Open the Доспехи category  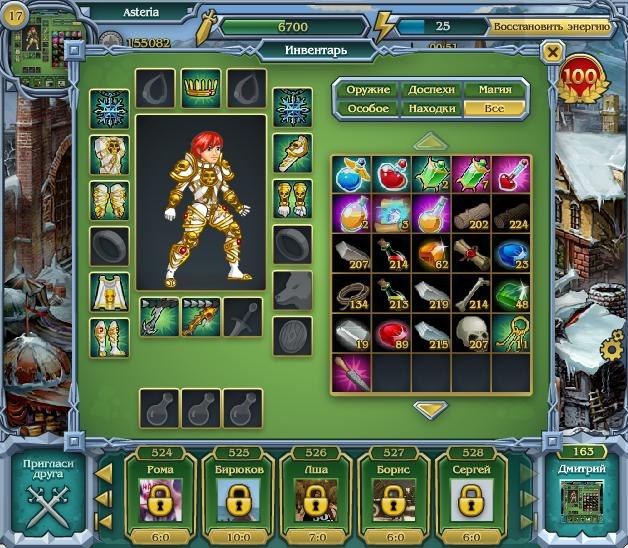tap(431, 90)
